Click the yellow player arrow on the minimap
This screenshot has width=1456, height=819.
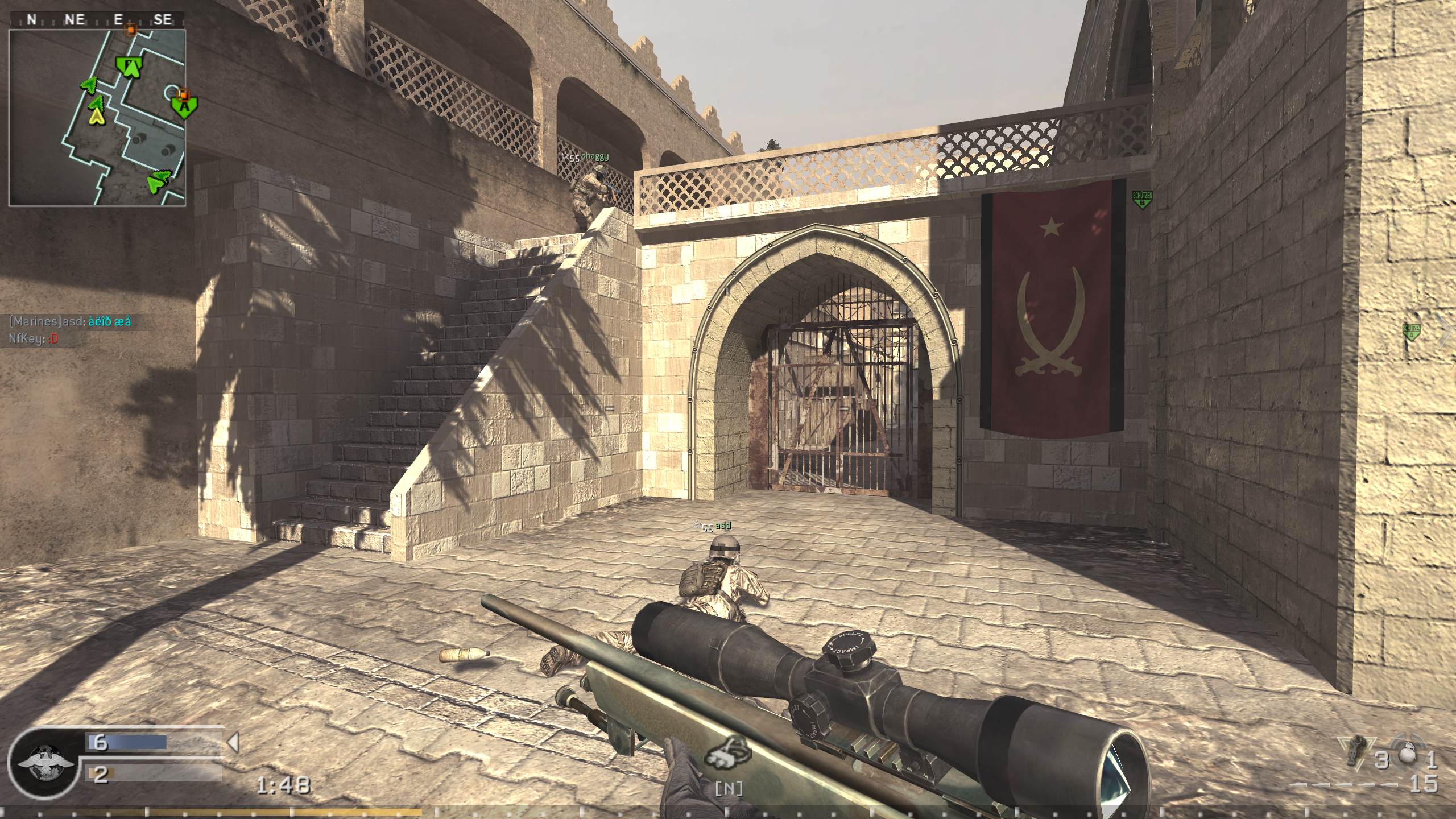(96, 117)
